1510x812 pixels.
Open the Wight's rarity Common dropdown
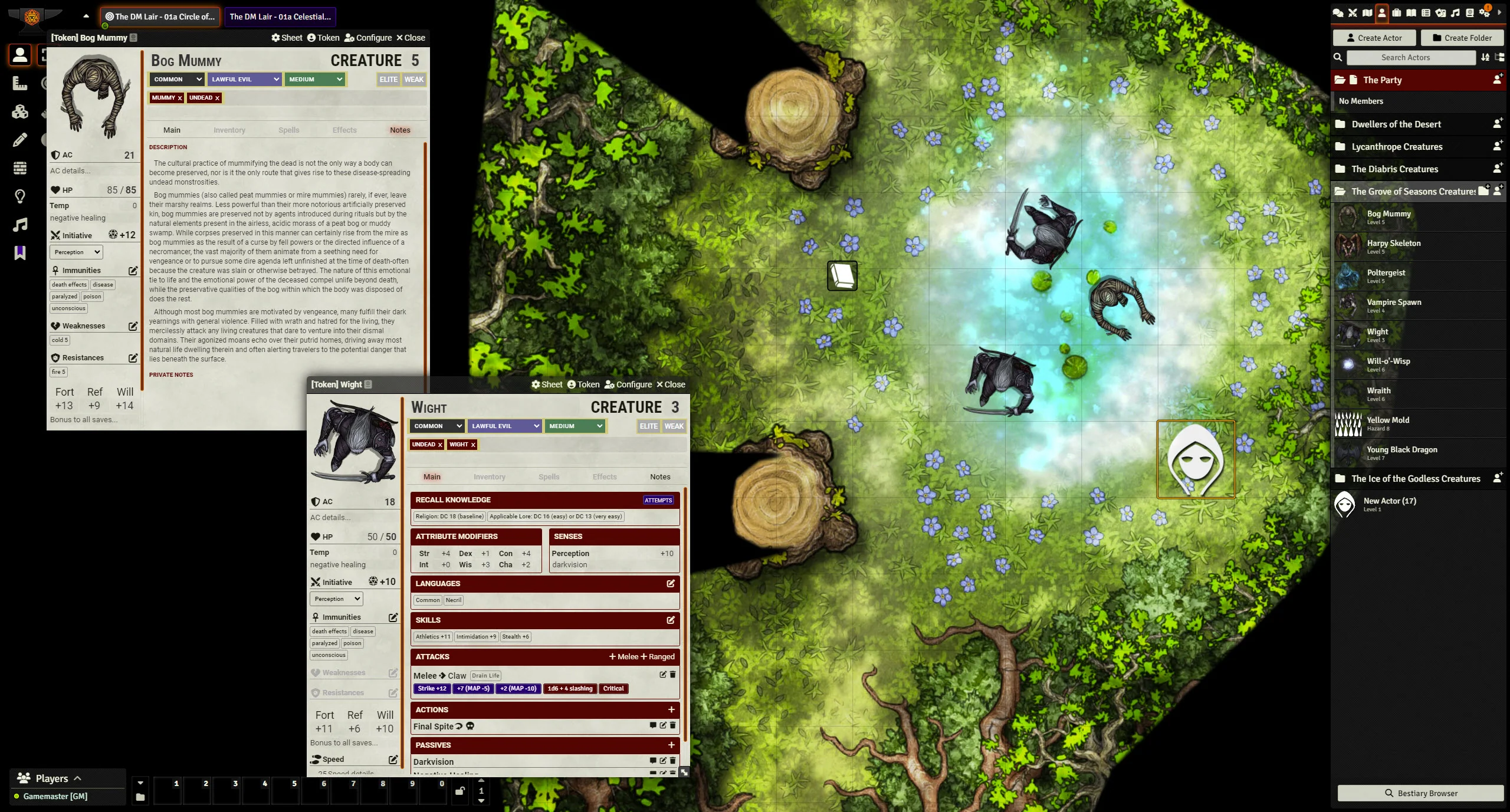[x=437, y=426]
